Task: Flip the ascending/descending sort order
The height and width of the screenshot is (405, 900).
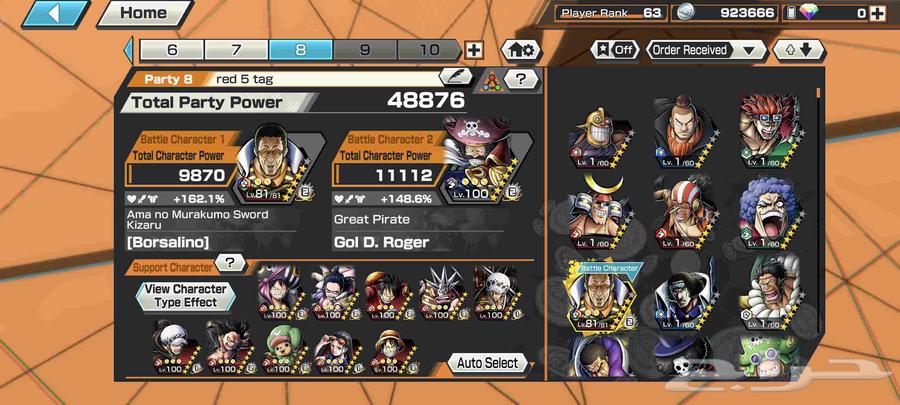Action: tap(797, 49)
